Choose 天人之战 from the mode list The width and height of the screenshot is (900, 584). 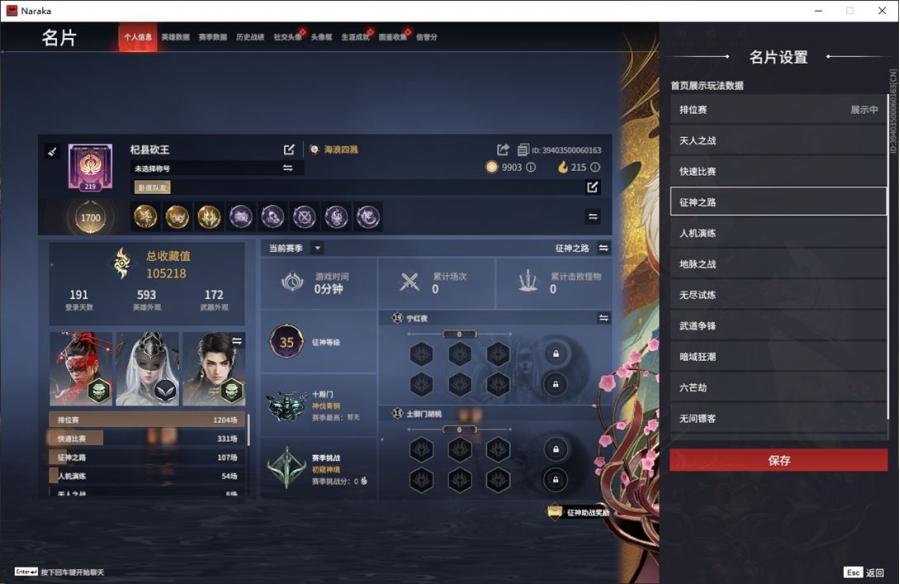(778, 141)
